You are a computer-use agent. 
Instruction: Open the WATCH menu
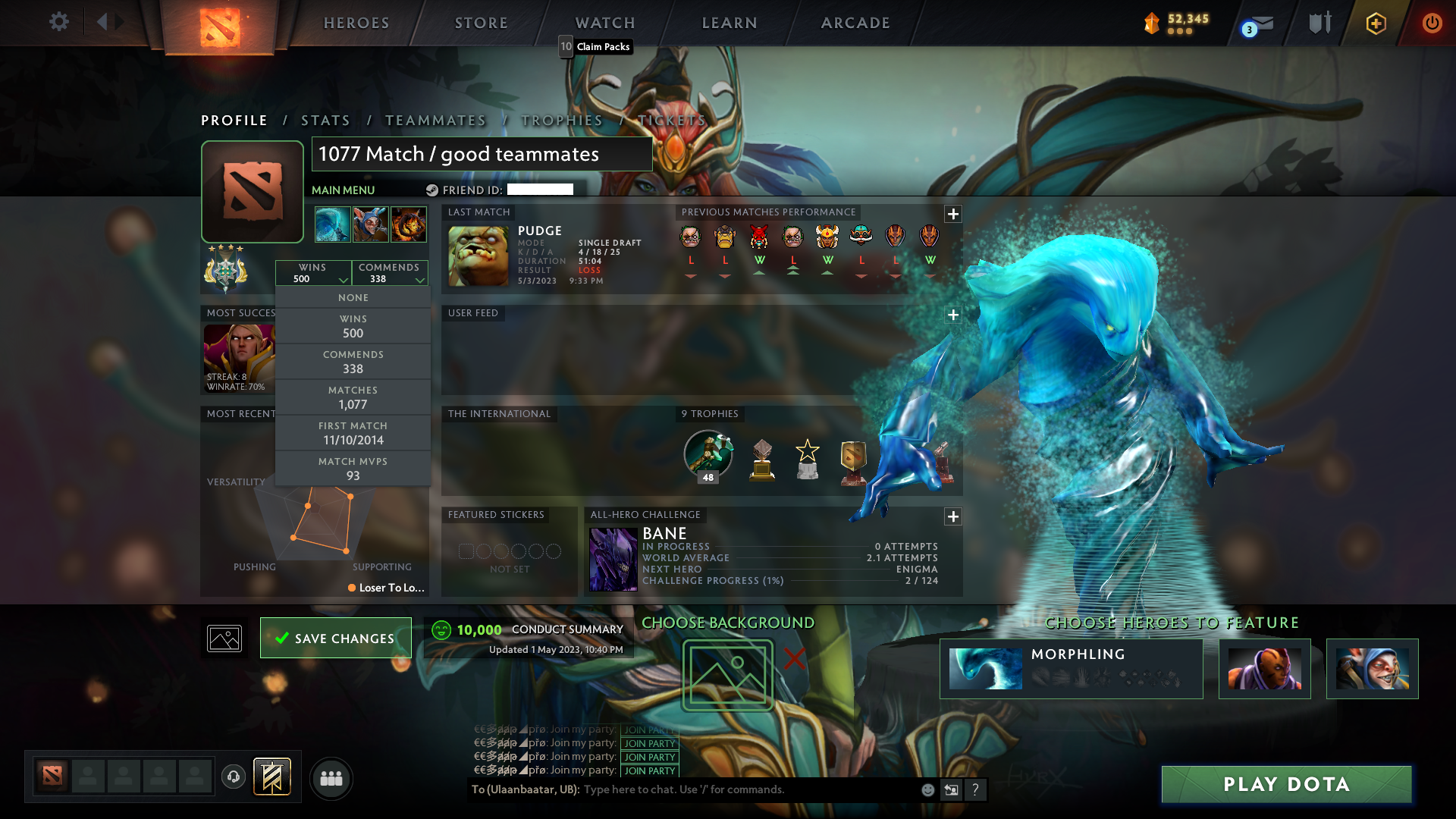[604, 23]
